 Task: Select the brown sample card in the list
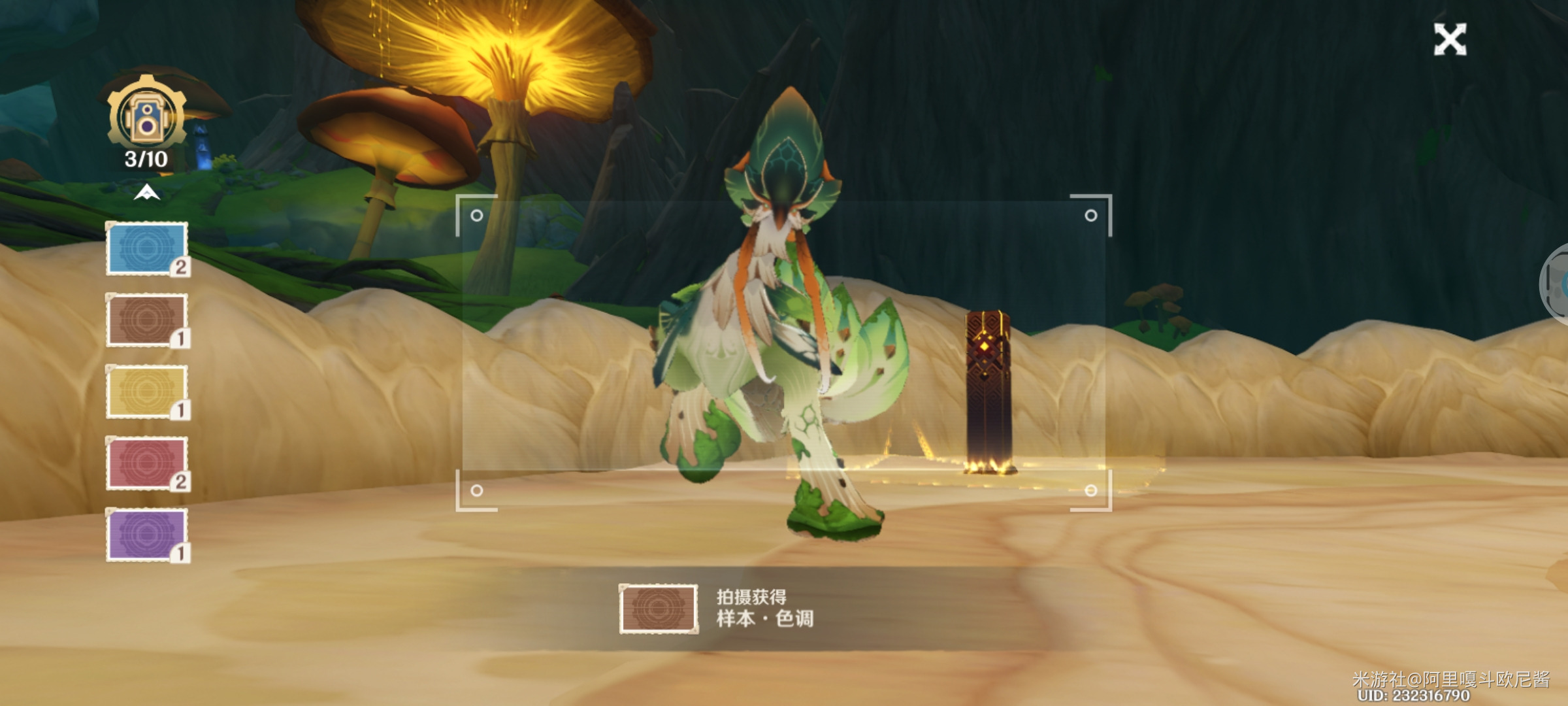point(147,320)
